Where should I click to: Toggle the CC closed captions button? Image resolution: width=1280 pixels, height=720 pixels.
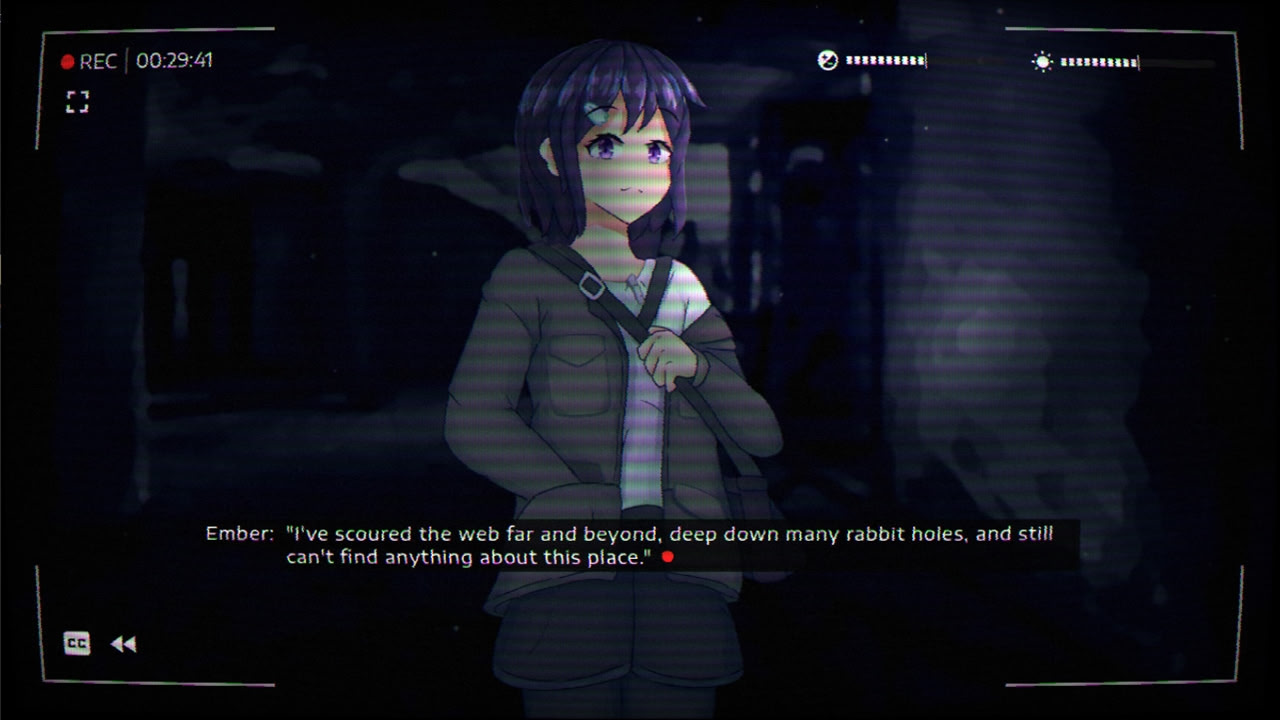tap(77, 644)
